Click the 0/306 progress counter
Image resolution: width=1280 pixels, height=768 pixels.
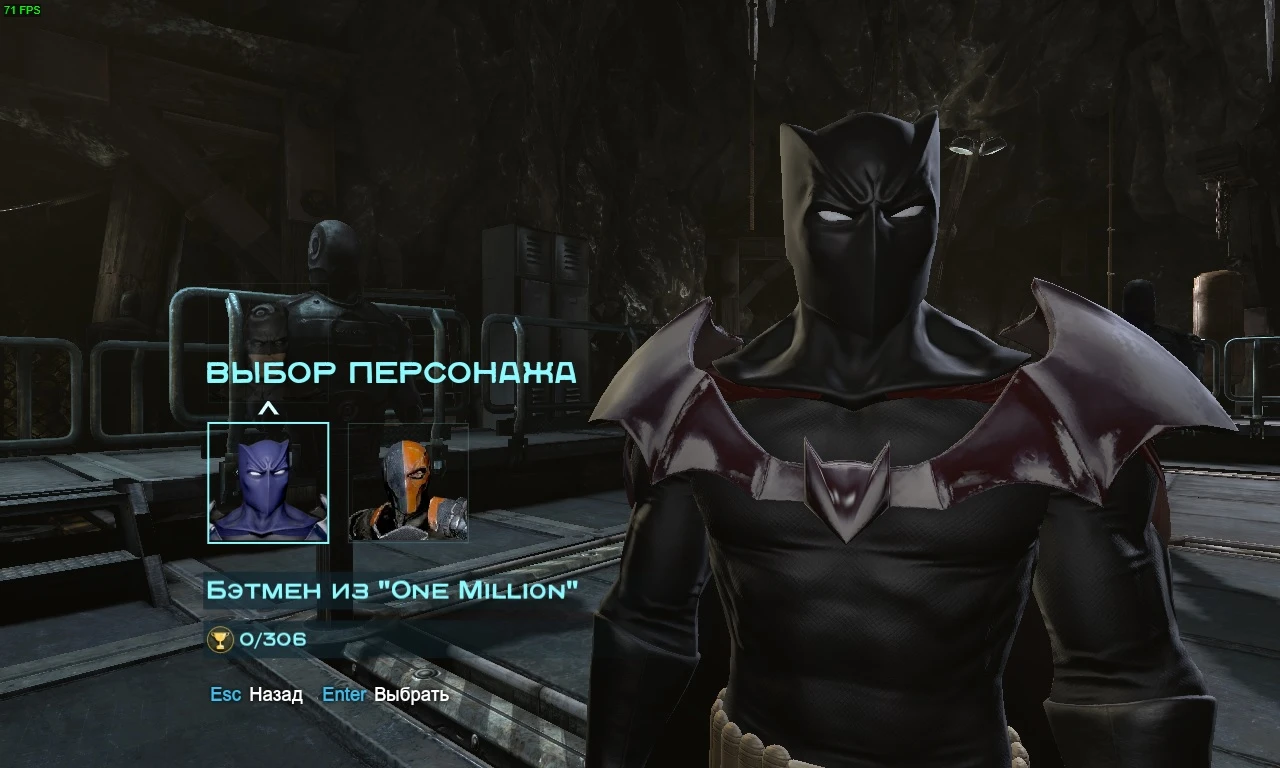[x=272, y=640]
